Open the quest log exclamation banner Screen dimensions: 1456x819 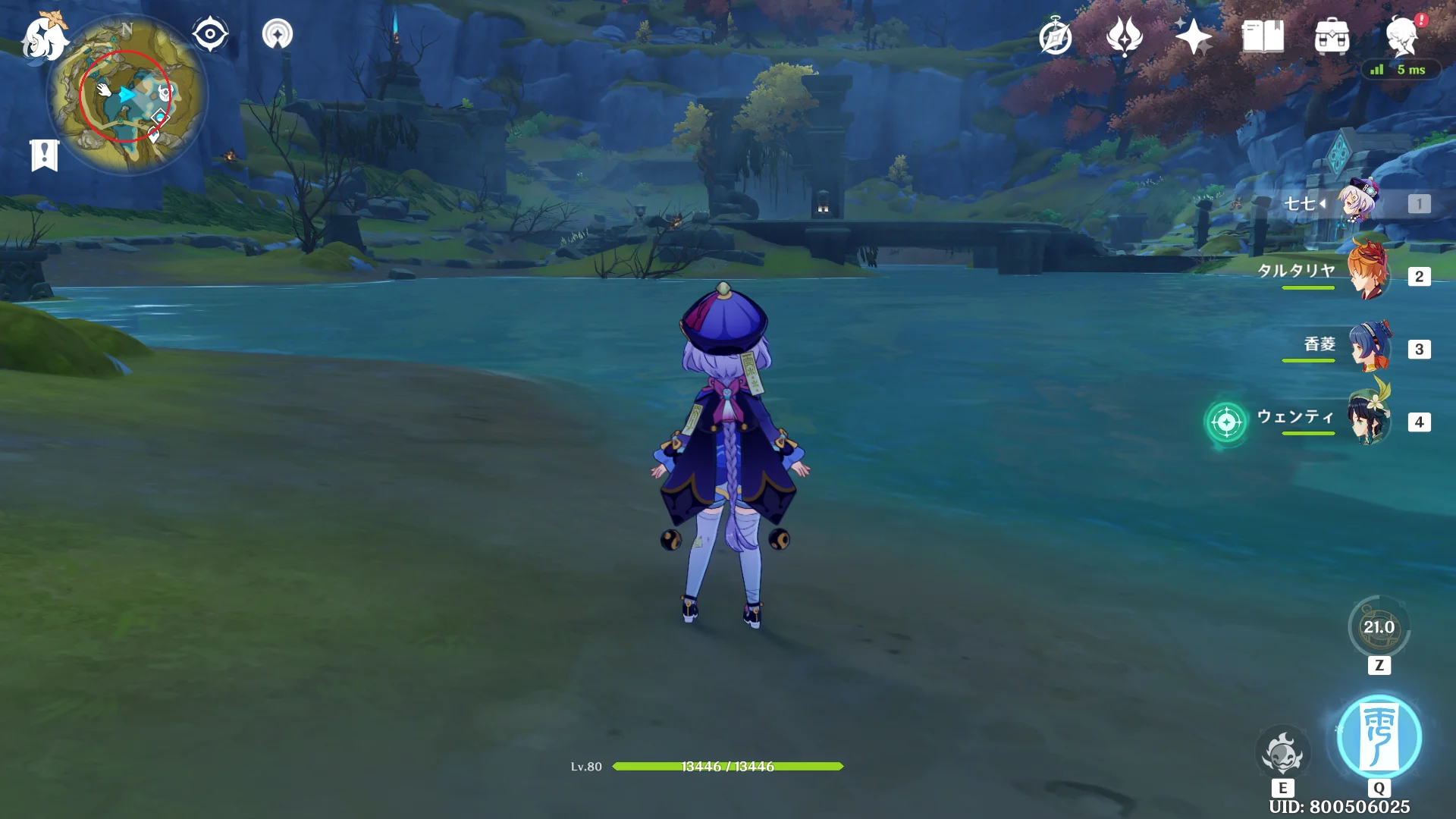pos(44,155)
